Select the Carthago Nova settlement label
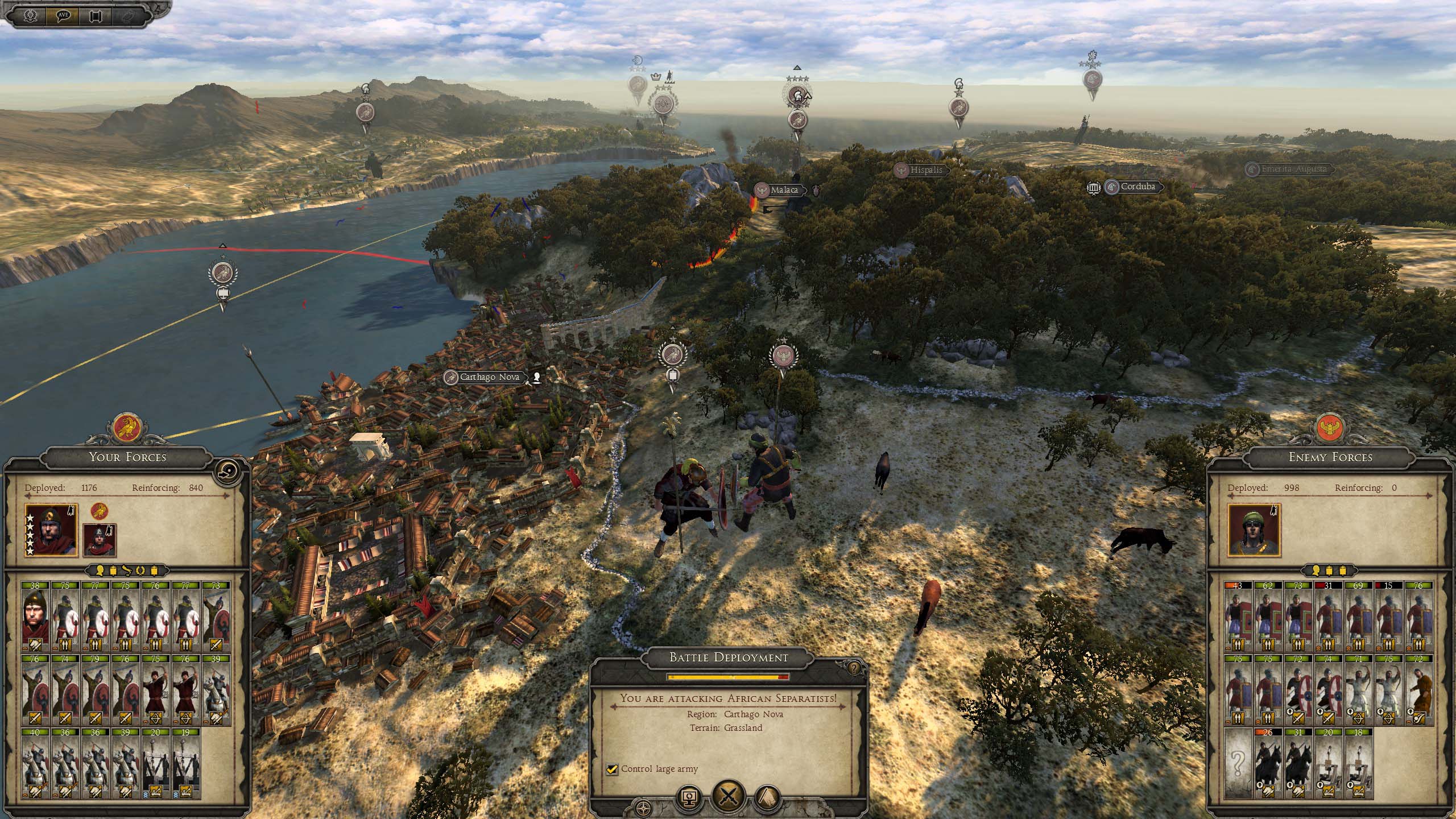Screen dimensions: 1456x819 coord(489,377)
